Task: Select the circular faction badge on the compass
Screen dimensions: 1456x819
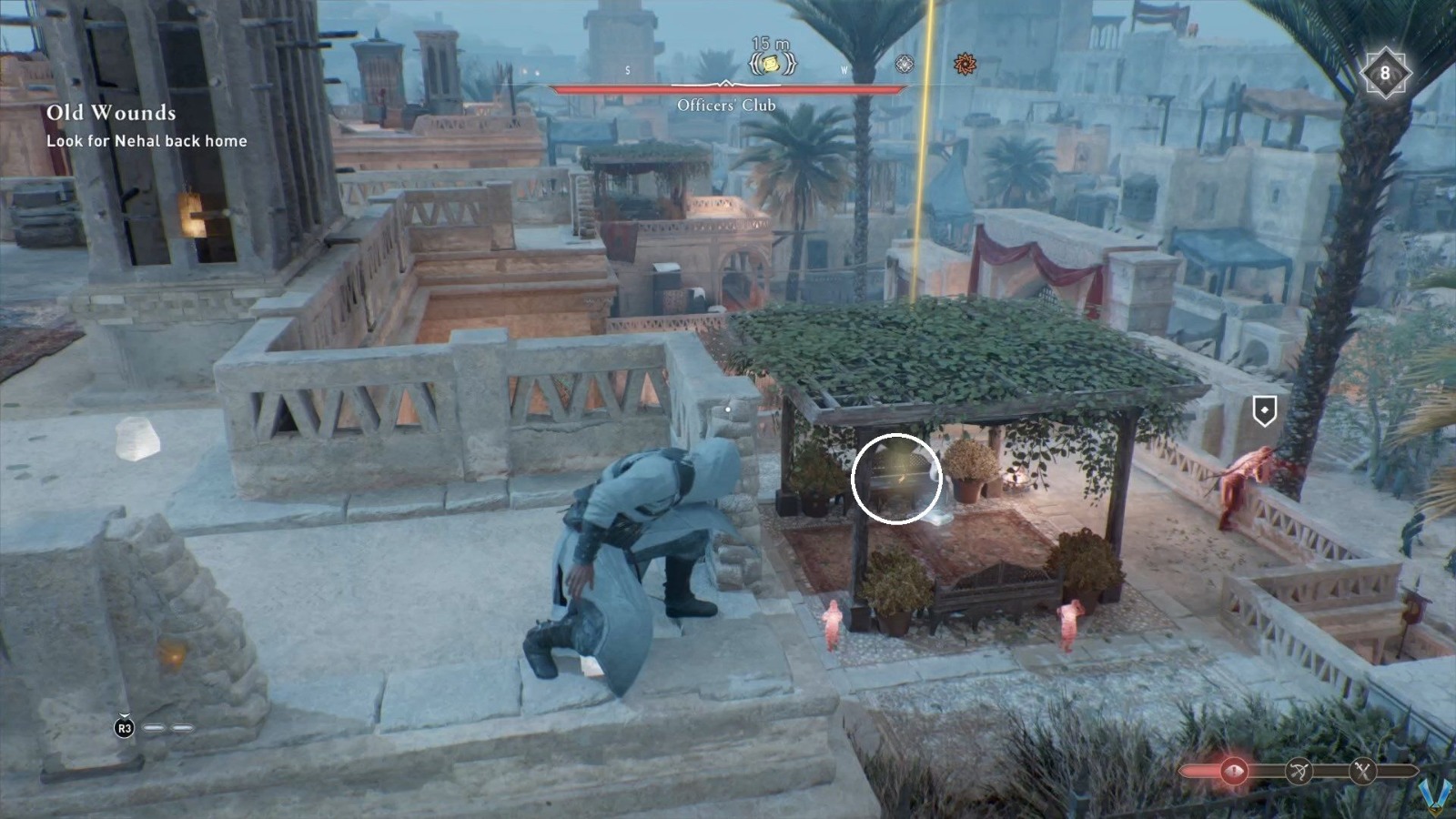Action: pos(904,64)
